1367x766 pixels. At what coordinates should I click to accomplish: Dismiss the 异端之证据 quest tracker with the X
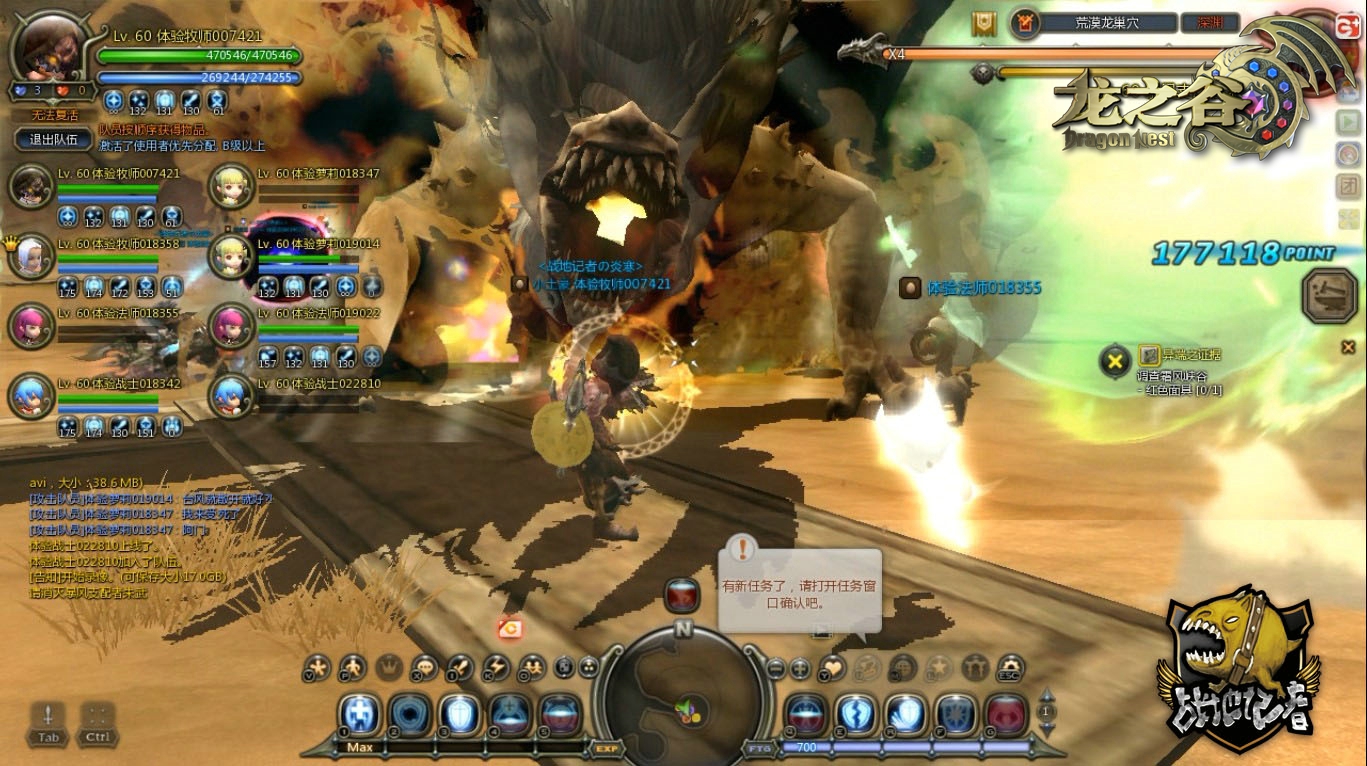(x=1114, y=360)
